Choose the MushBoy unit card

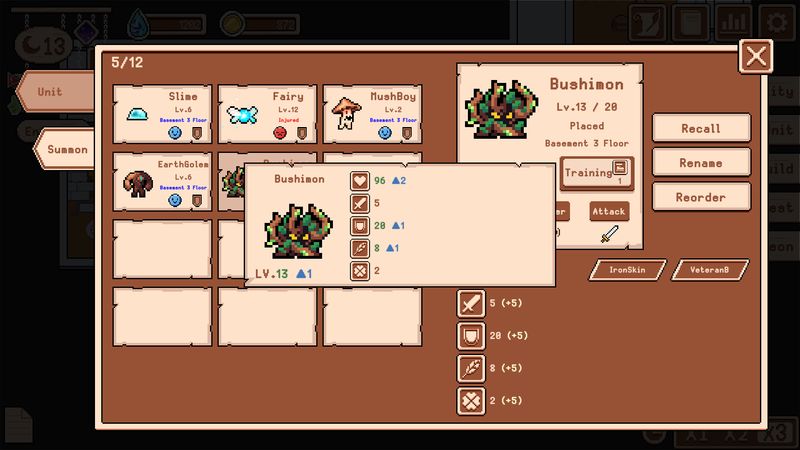(370, 113)
